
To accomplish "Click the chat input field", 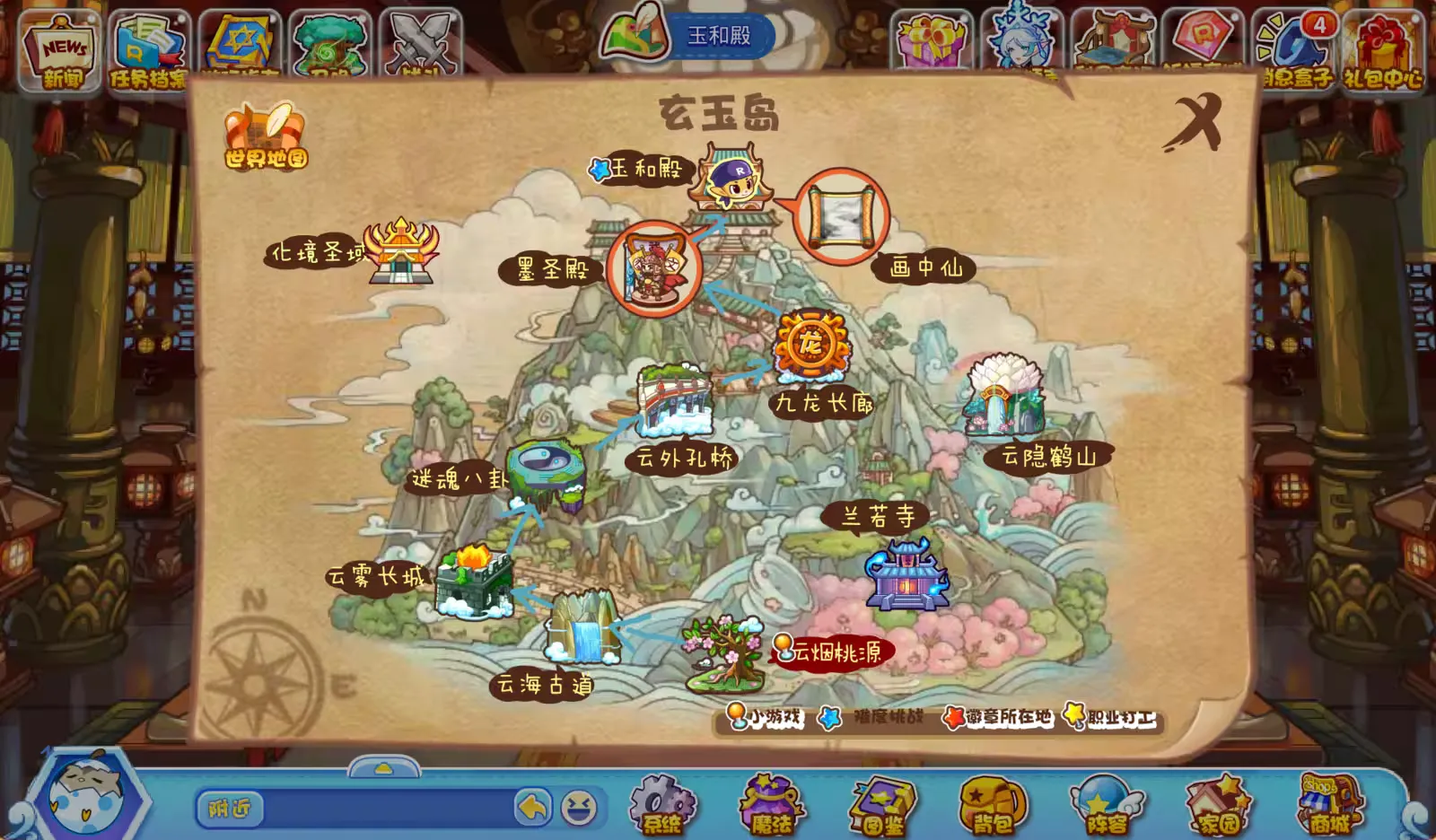I will [386, 809].
